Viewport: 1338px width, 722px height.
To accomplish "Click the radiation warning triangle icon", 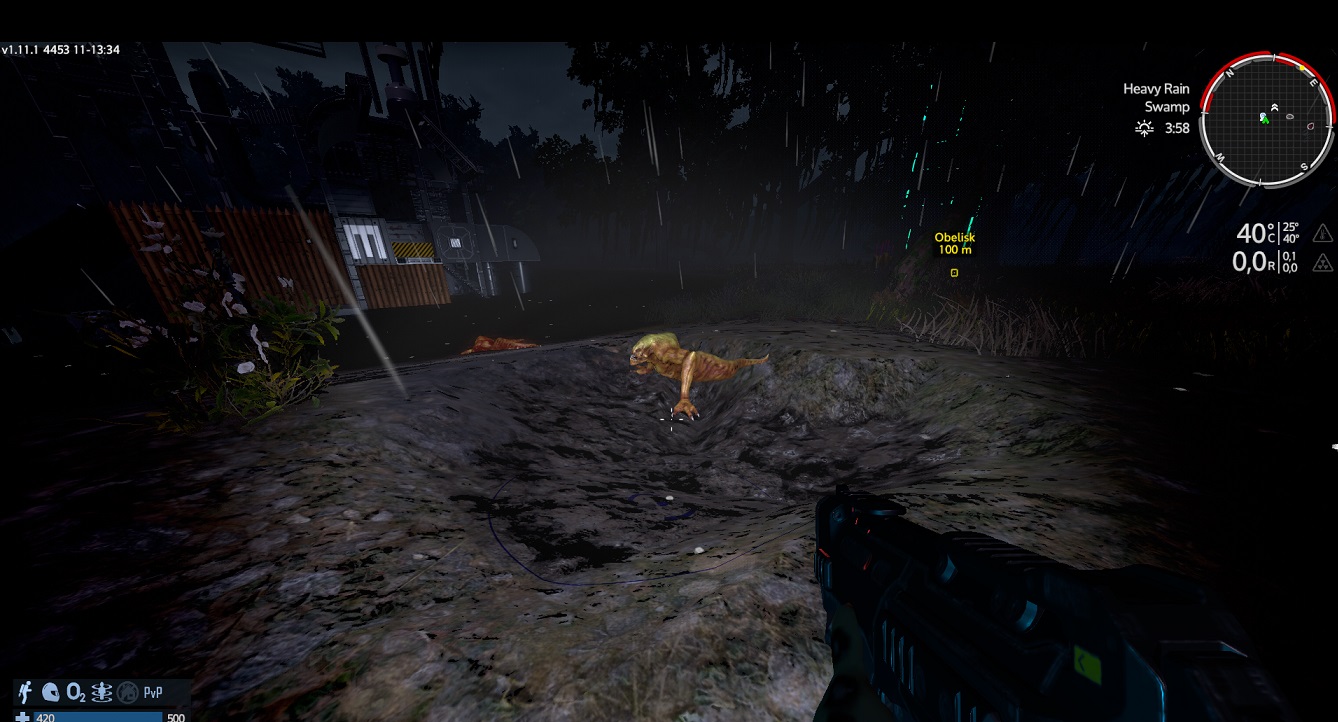I will 1322,262.
